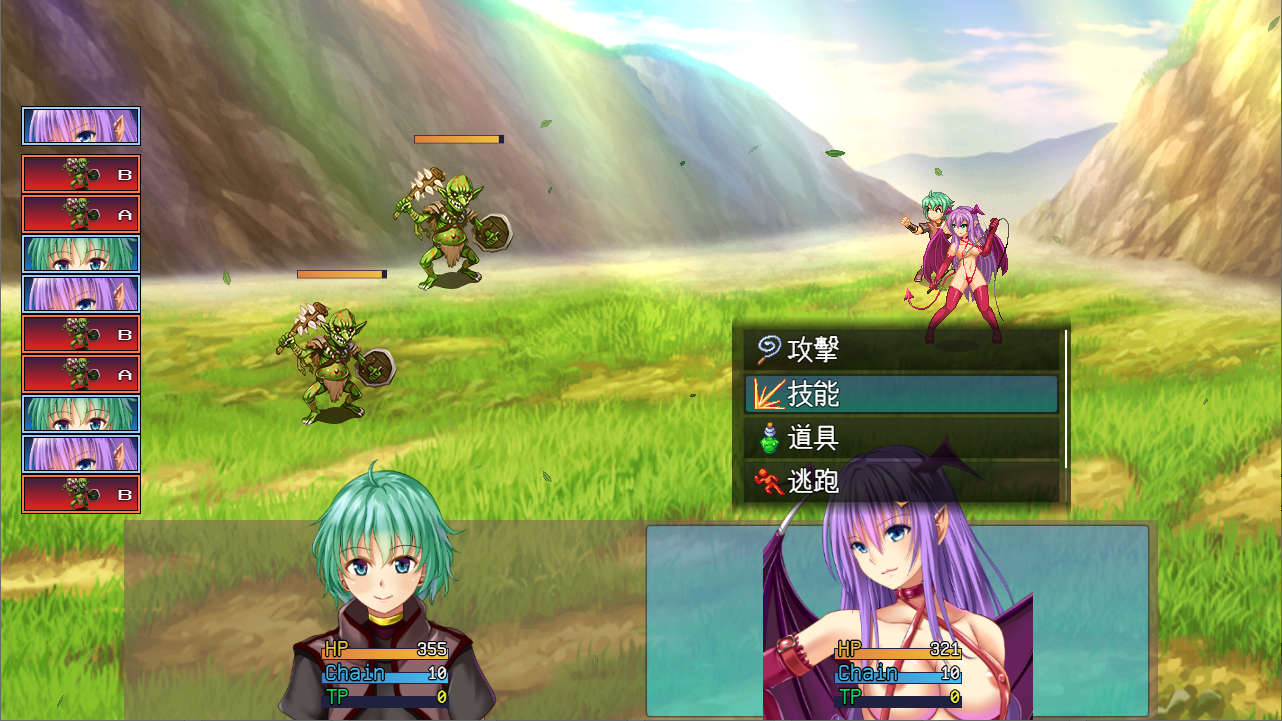This screenshot has height=721, width=1282.
Task: Click the purple-haired succubus status panel
Action: (x=897, y=620)
